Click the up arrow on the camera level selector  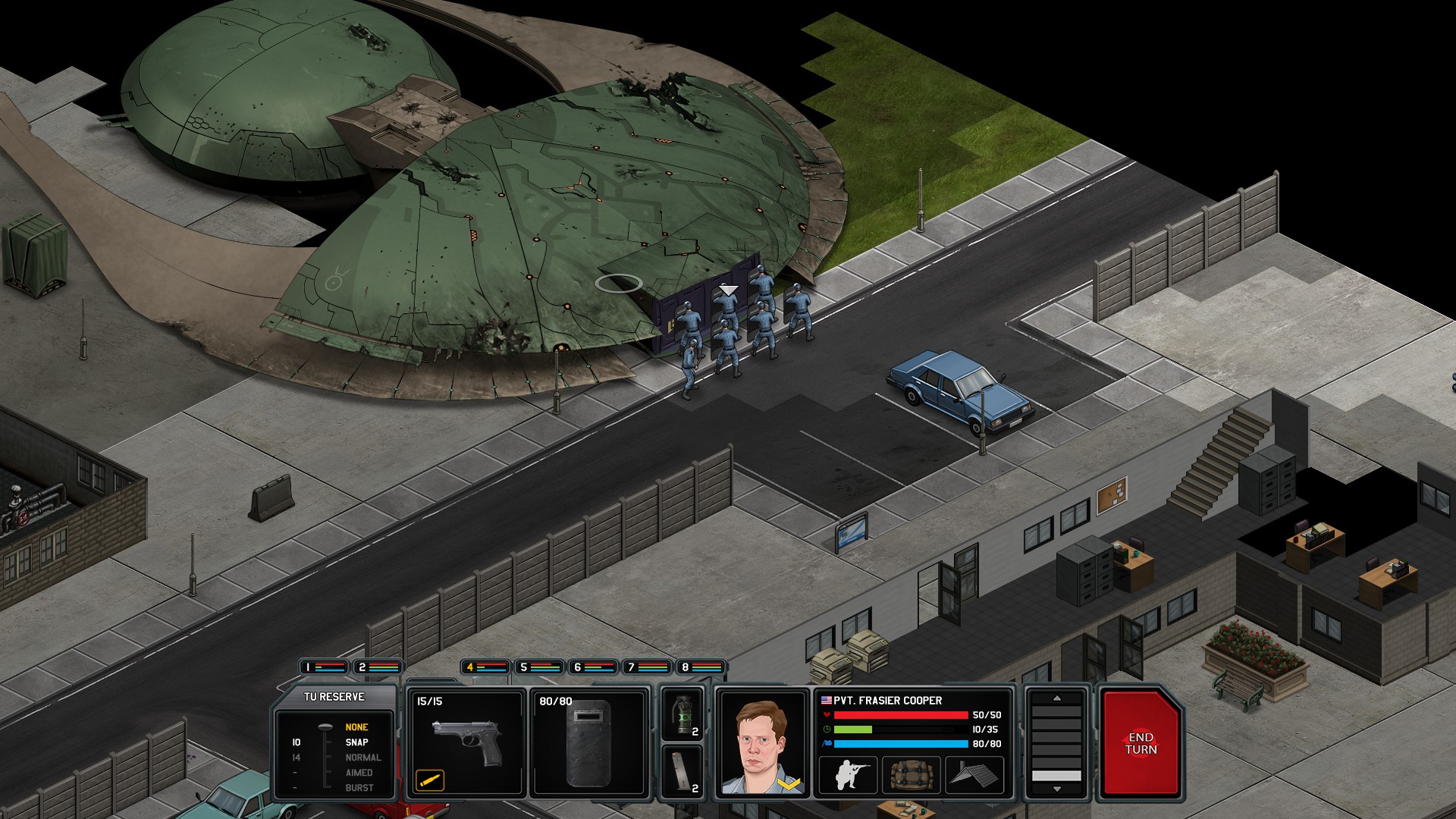pyautogui.click(x=1057, y=700)
